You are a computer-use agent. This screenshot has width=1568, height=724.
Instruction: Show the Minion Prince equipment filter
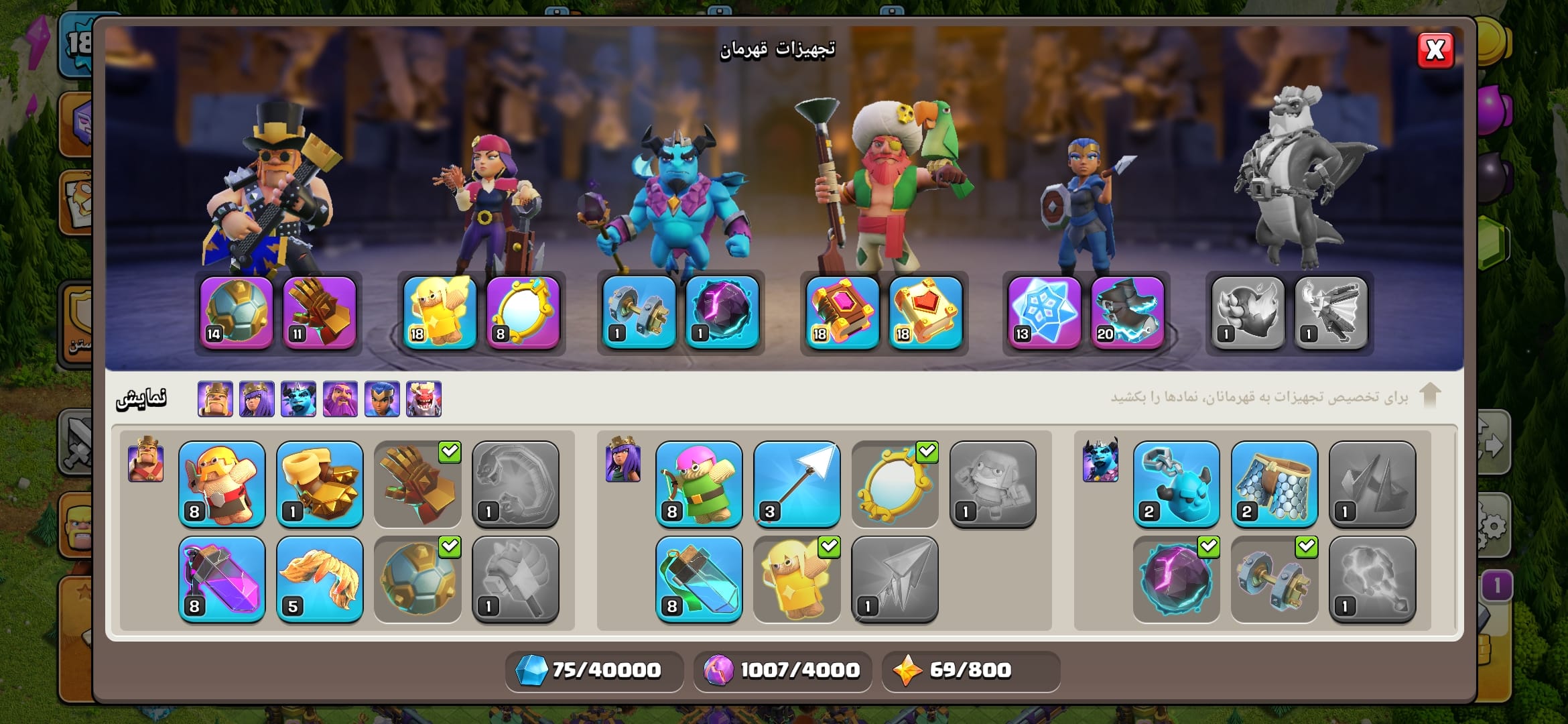(x=298, y=399)
